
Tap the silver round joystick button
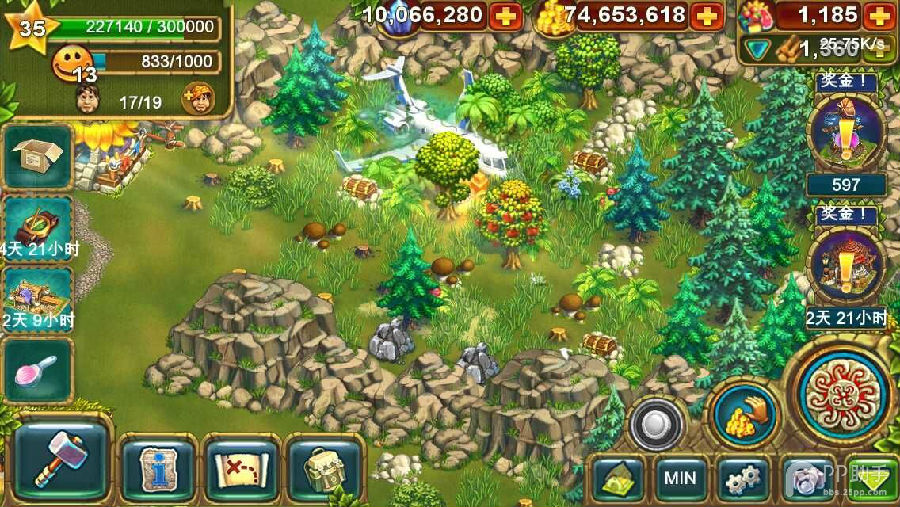pyautogui.click(x=656, y=424)
